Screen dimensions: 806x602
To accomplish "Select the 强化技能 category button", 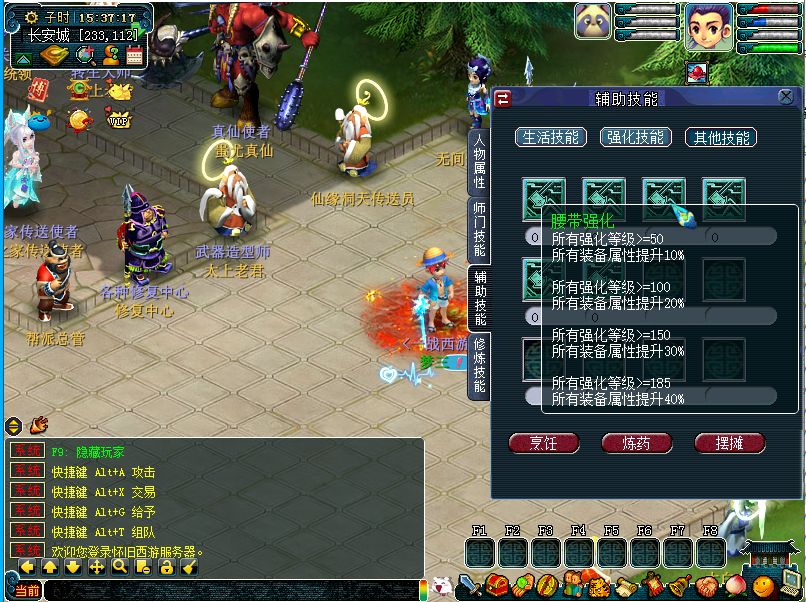I will (x=636, y=137).
